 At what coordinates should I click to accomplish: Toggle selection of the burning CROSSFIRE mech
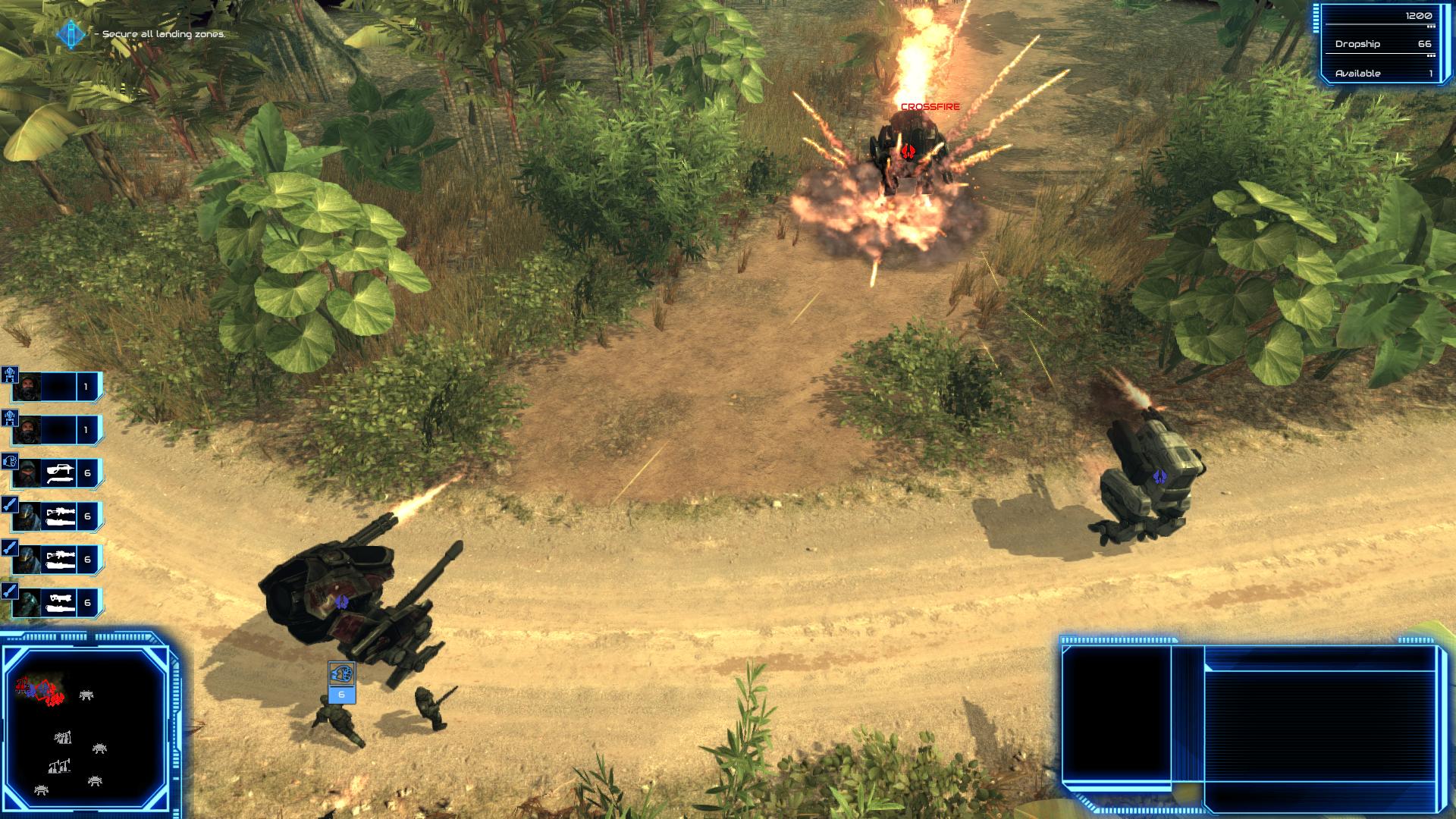point(908,152)
